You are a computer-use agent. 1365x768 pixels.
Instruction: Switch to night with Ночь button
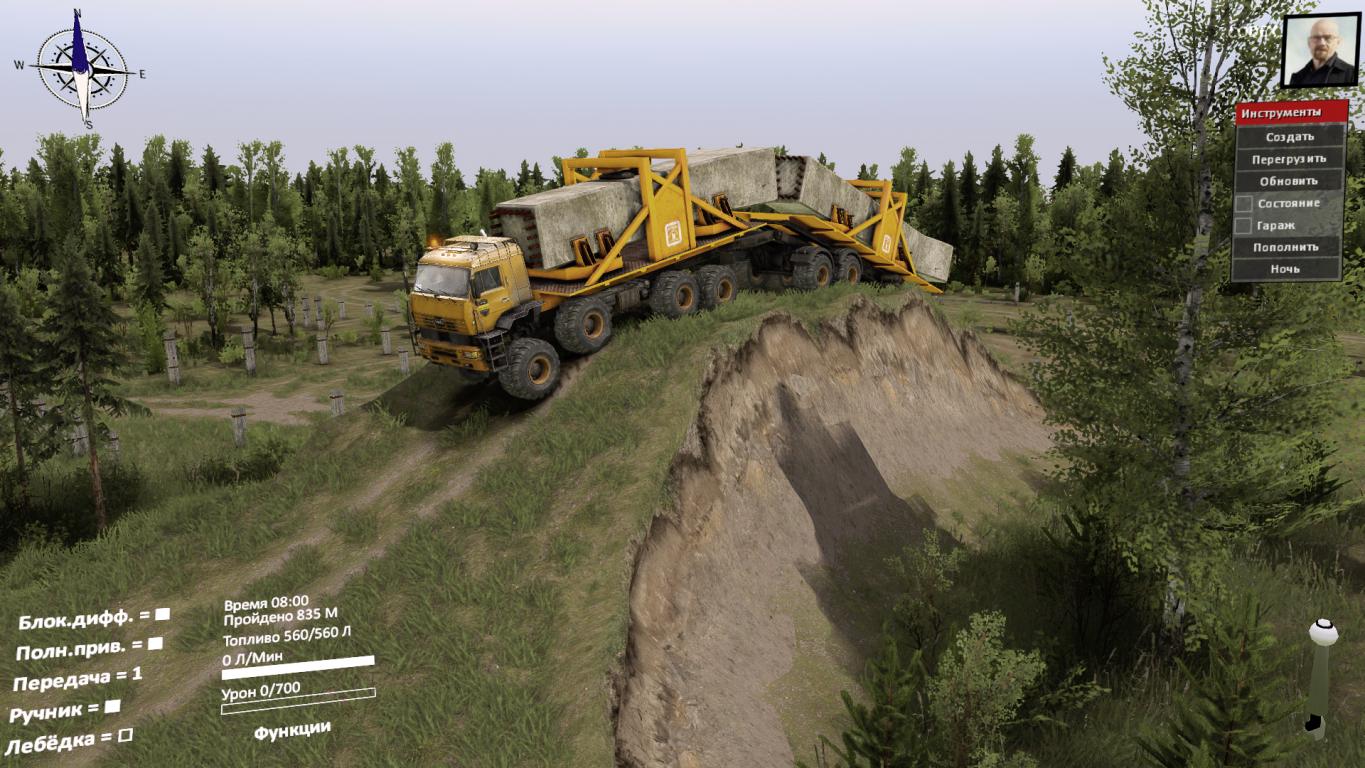click(x=1286, y=269)
